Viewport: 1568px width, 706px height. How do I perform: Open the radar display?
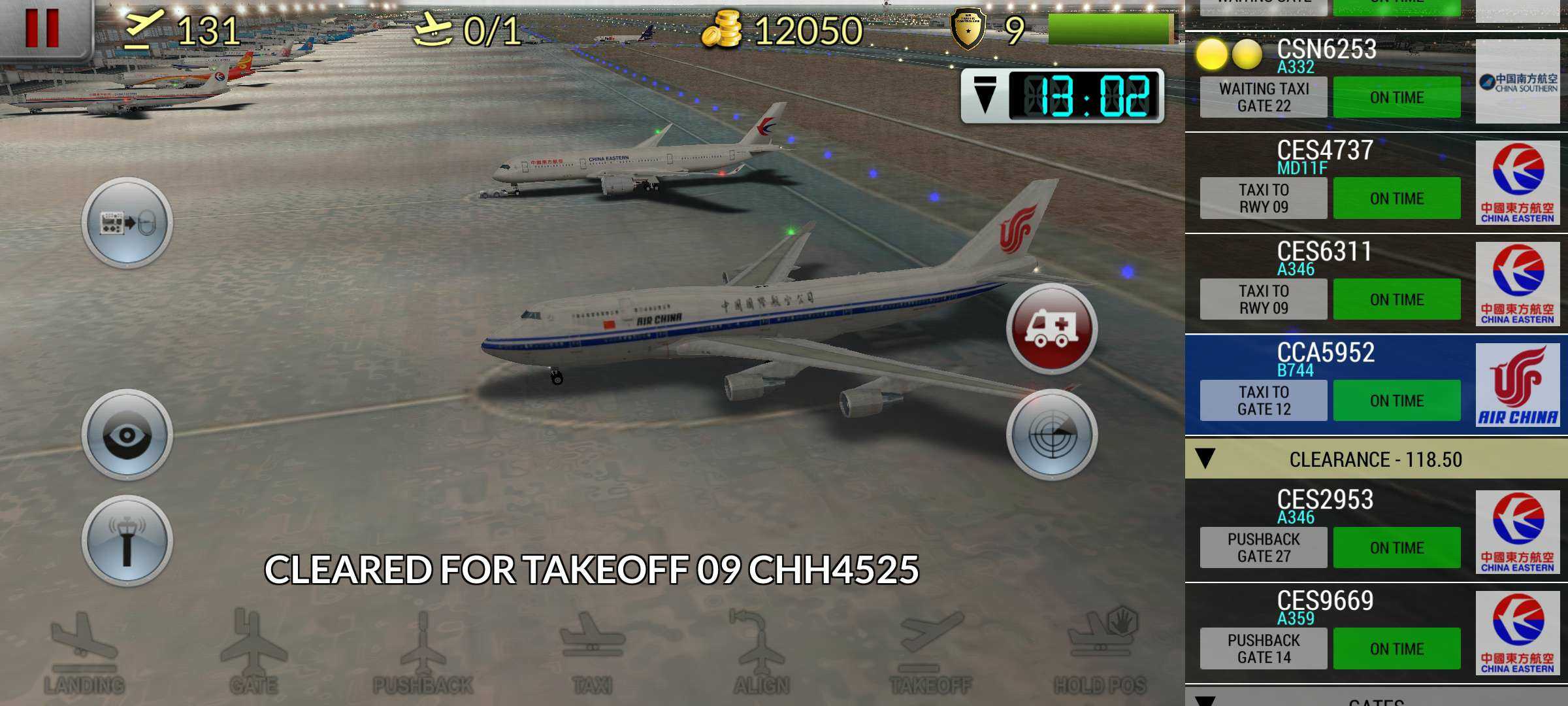tap(1051, 435)
